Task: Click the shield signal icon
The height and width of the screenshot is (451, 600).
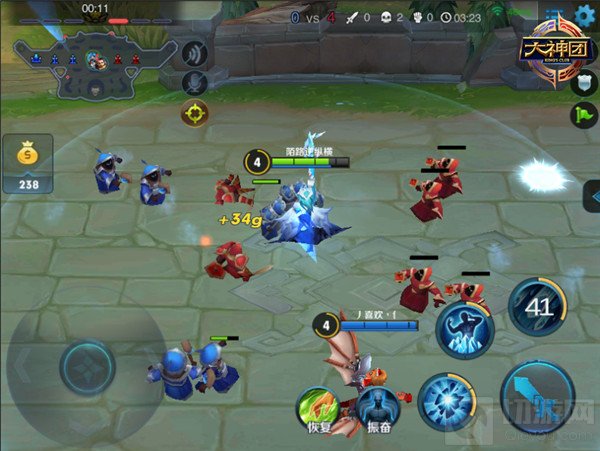Action: (582, 83)
